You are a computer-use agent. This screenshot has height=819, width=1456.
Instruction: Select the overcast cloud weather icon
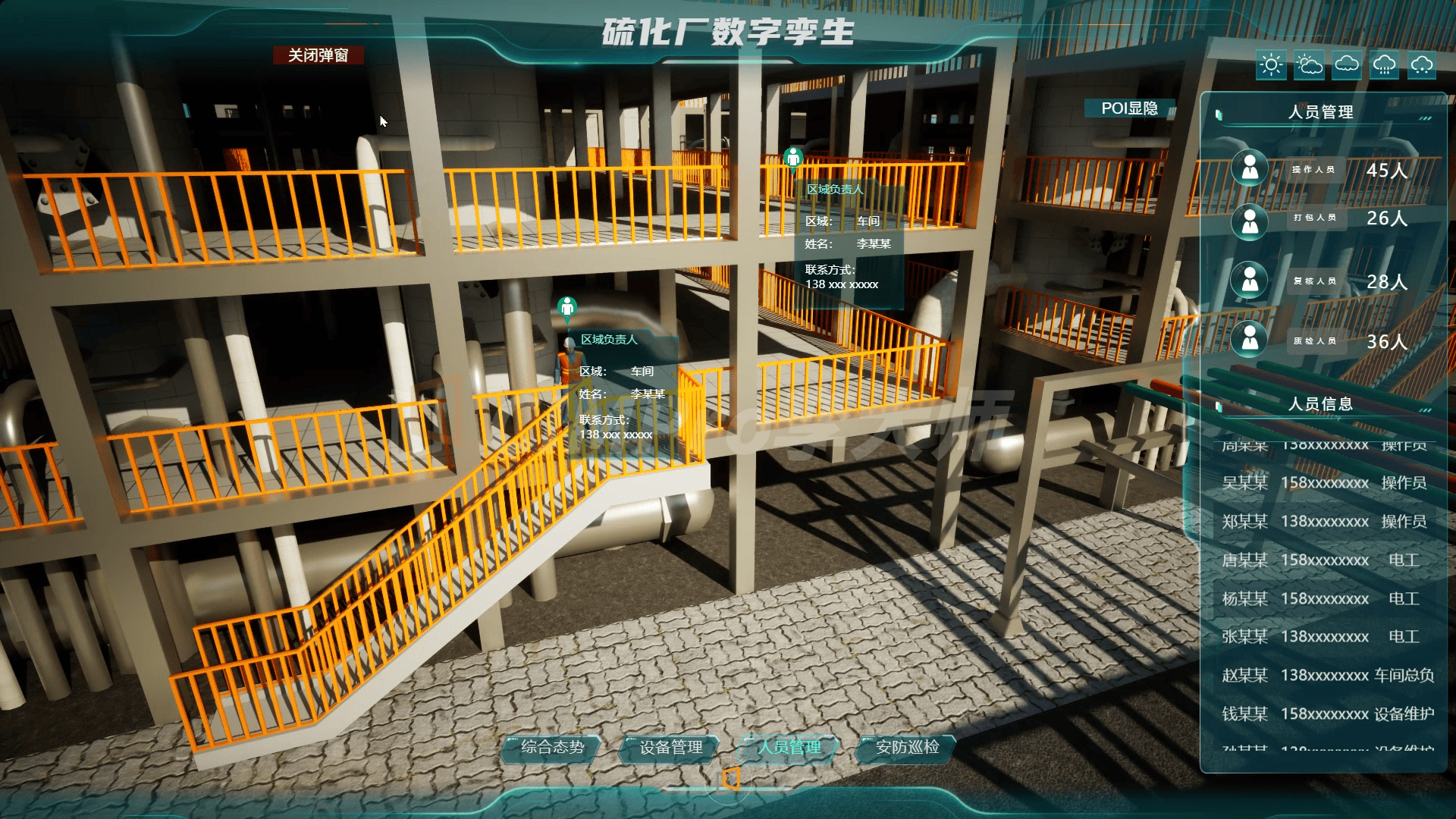pos(1347,65)
